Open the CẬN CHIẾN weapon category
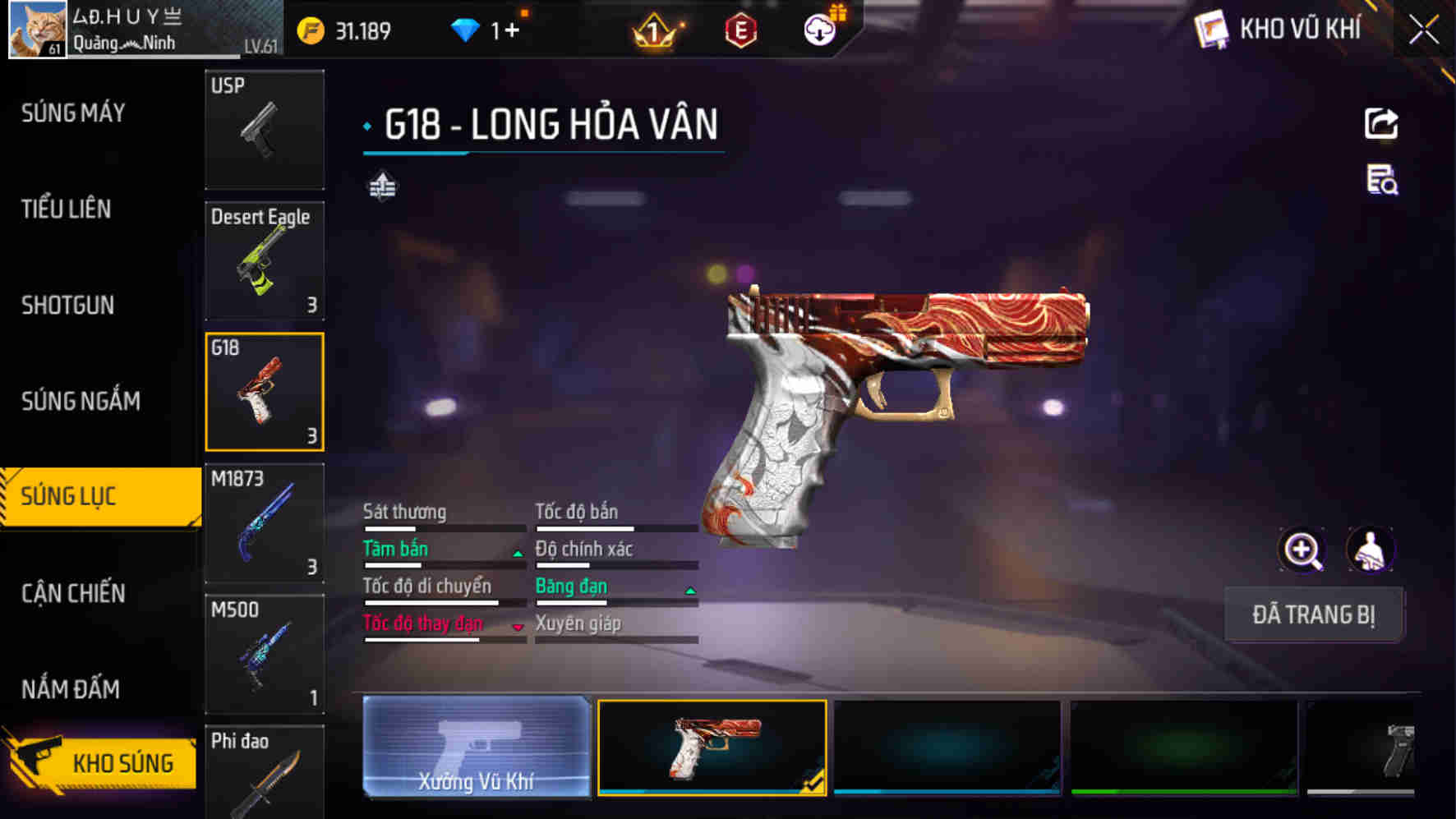Viewport: 1456px width, 819px height. (72, 593)
